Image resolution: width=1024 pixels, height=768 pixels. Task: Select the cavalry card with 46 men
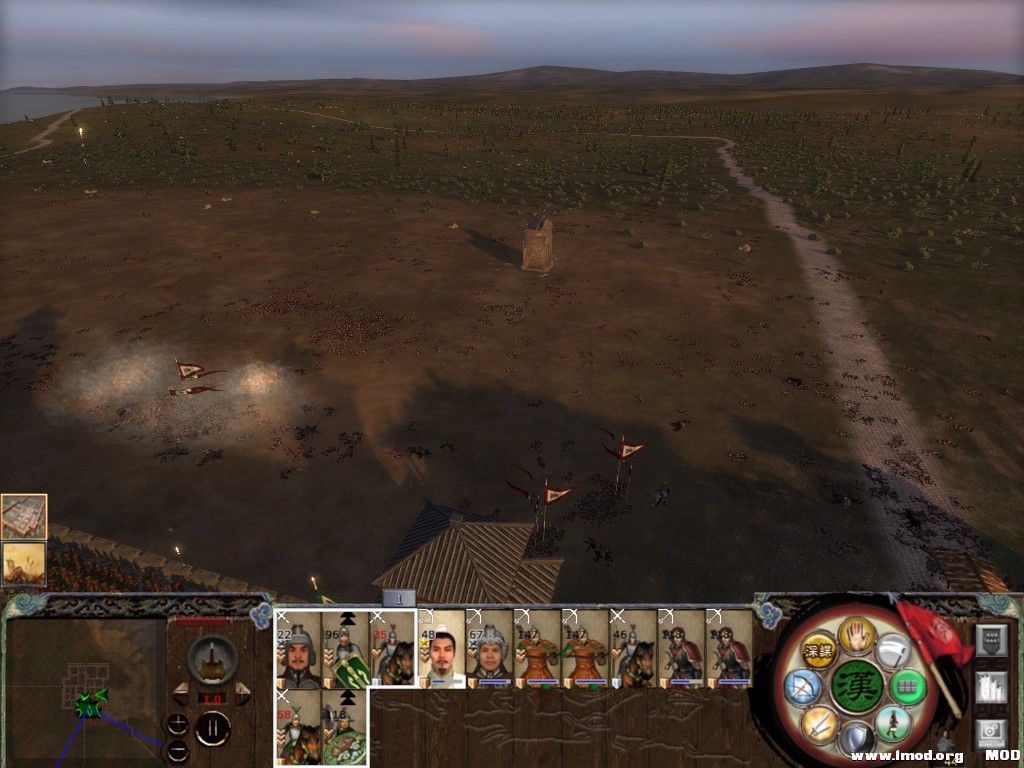633,649
